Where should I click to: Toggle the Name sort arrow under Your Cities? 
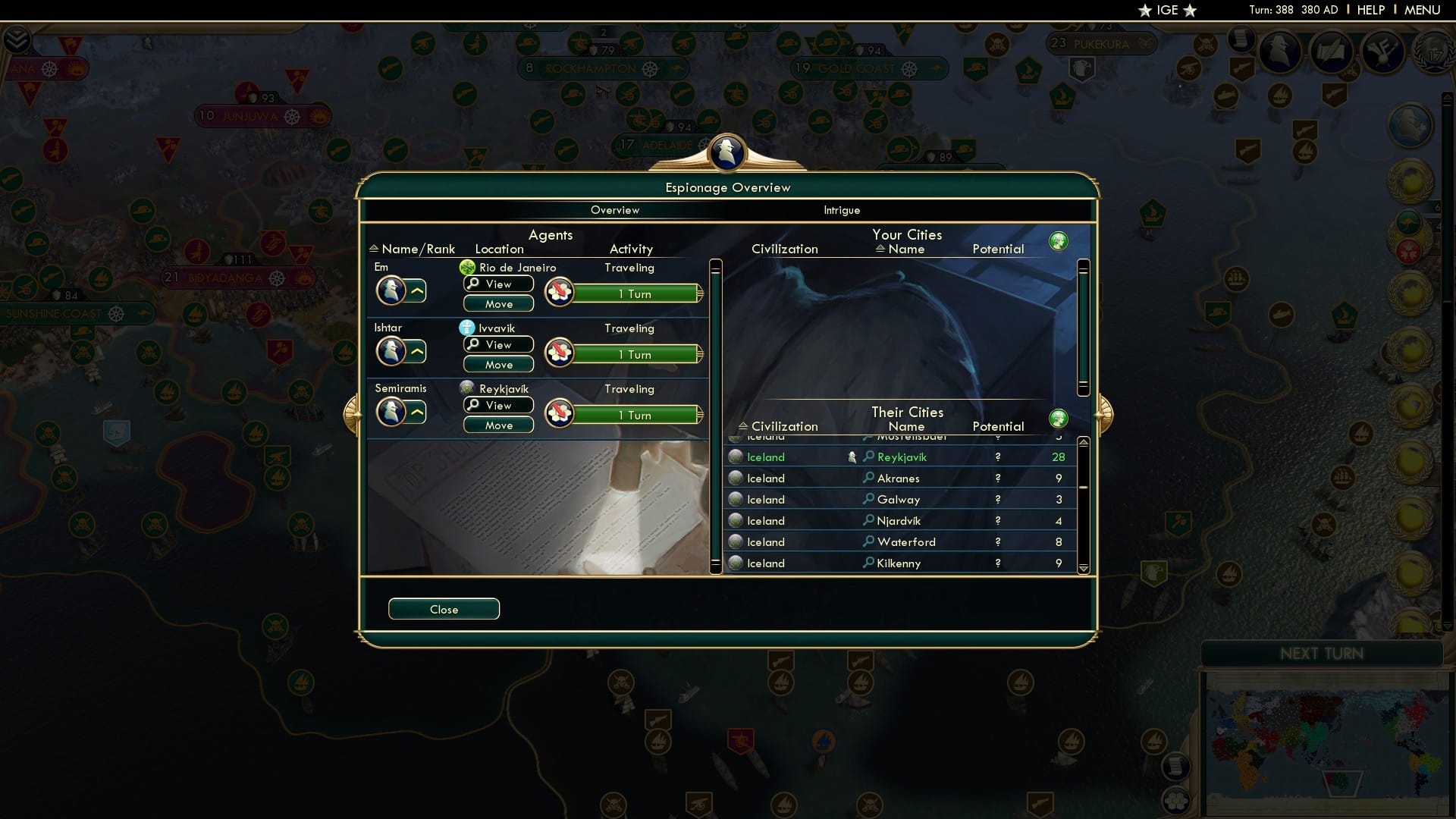(x=880, y=248)
